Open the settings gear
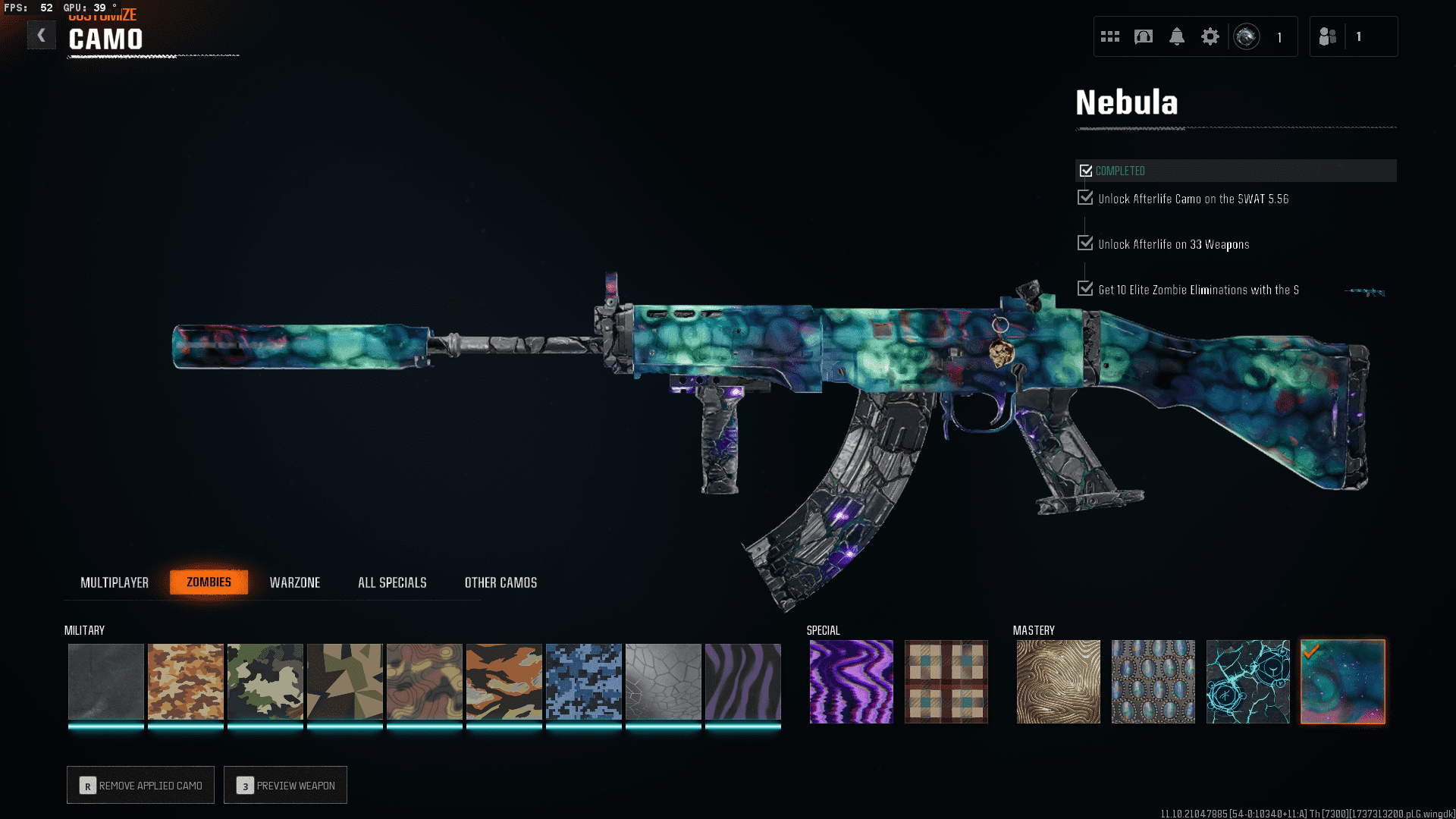The image size is (1456, 819). (1210, 36)
